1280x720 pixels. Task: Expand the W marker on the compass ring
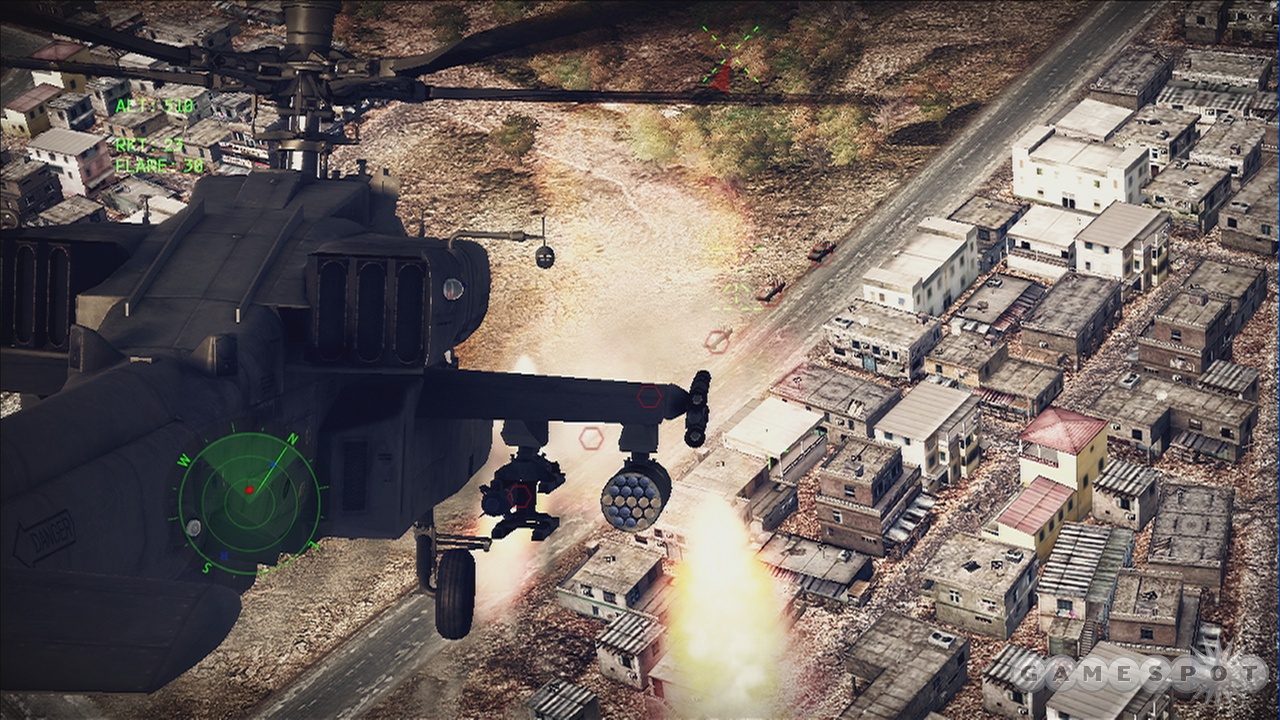point(184,460)
